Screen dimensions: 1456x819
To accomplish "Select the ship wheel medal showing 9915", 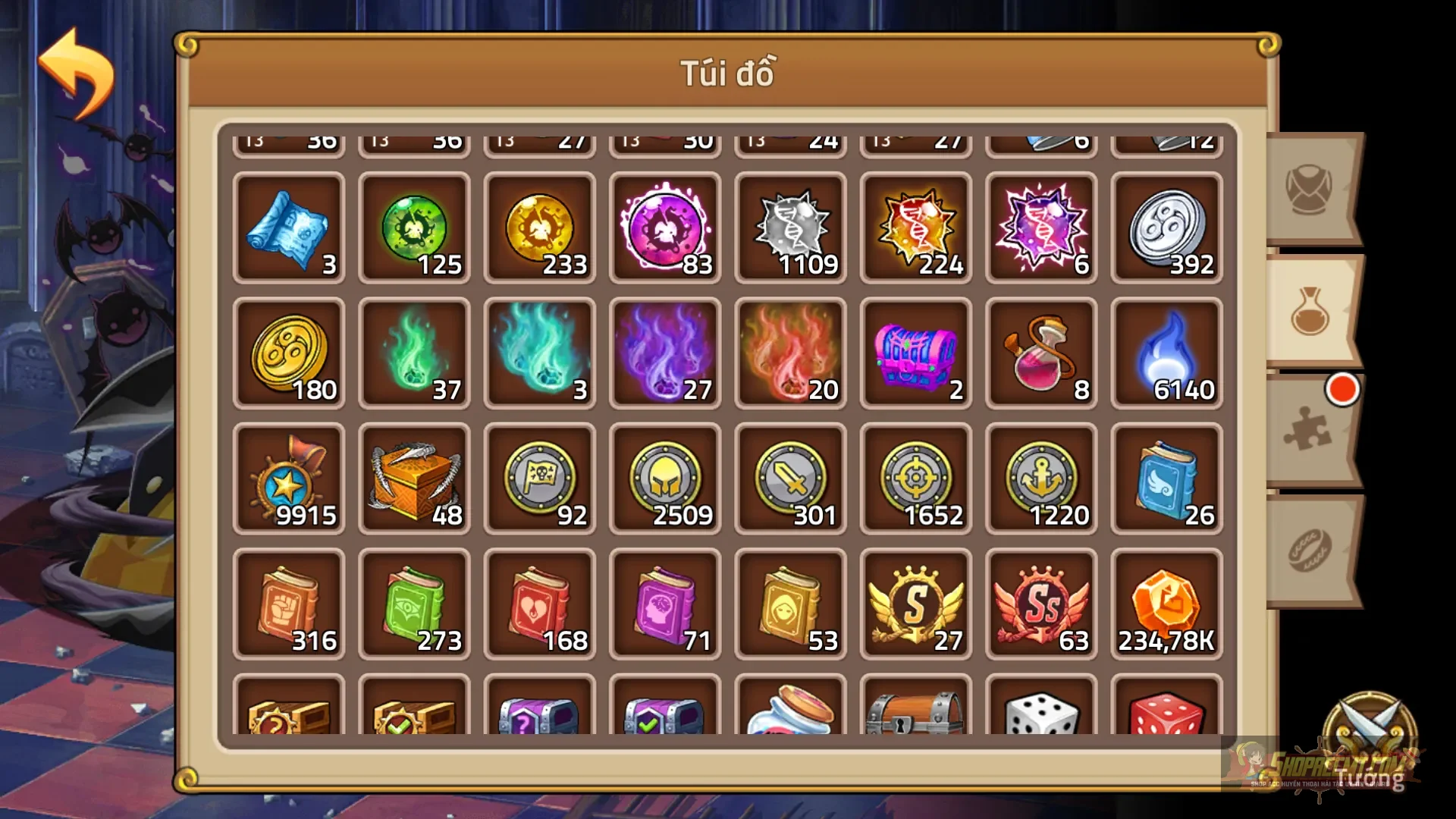I will click(289, 478).
